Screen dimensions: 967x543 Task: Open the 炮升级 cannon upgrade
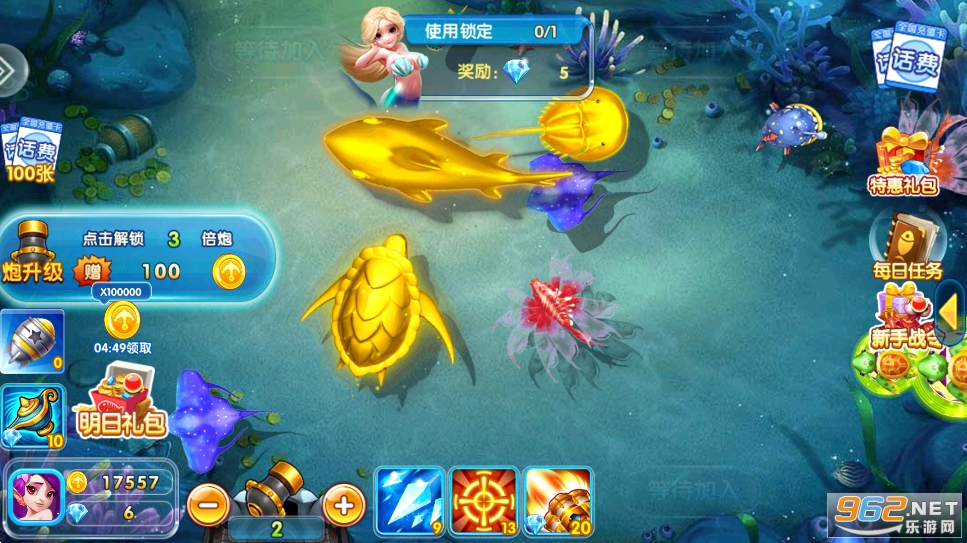pyautogui.click(x=32, y=253)
